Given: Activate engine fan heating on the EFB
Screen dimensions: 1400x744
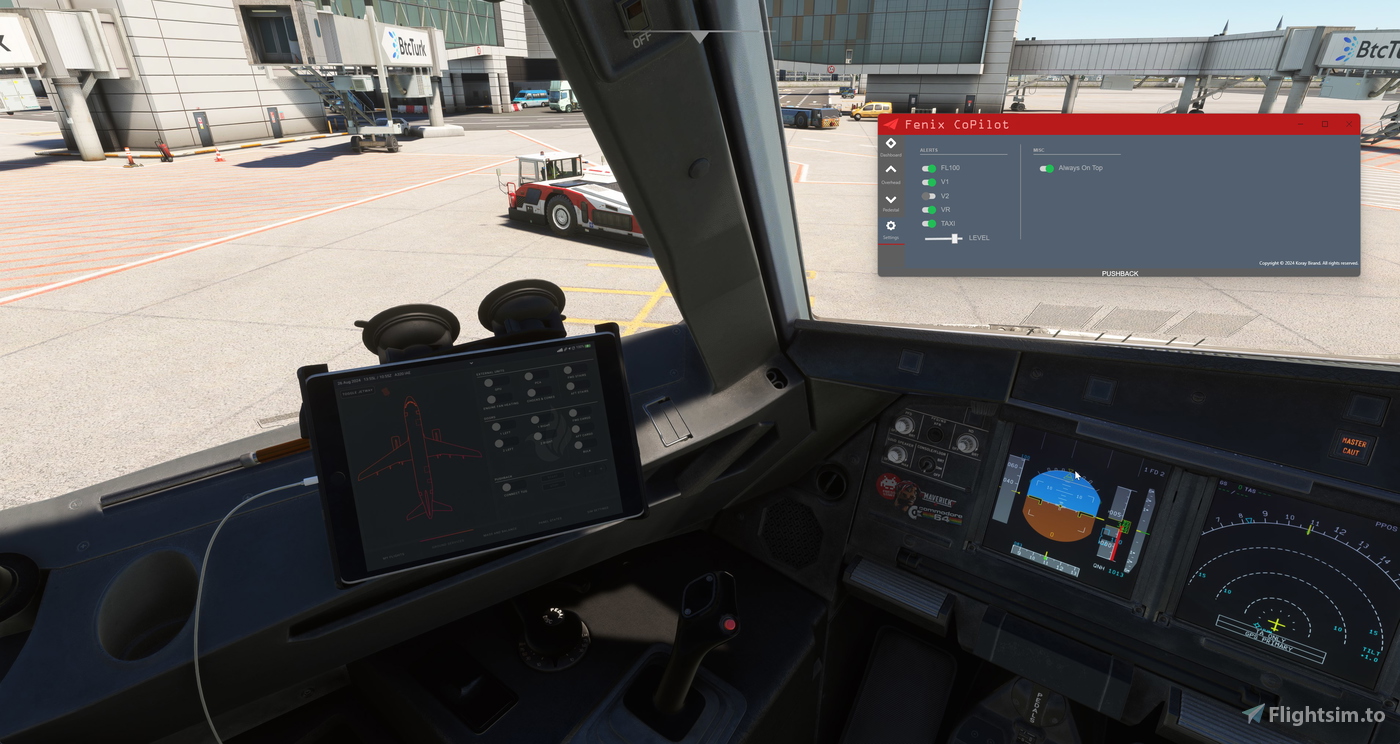Looking at the screenshot, I should [491, 398].
